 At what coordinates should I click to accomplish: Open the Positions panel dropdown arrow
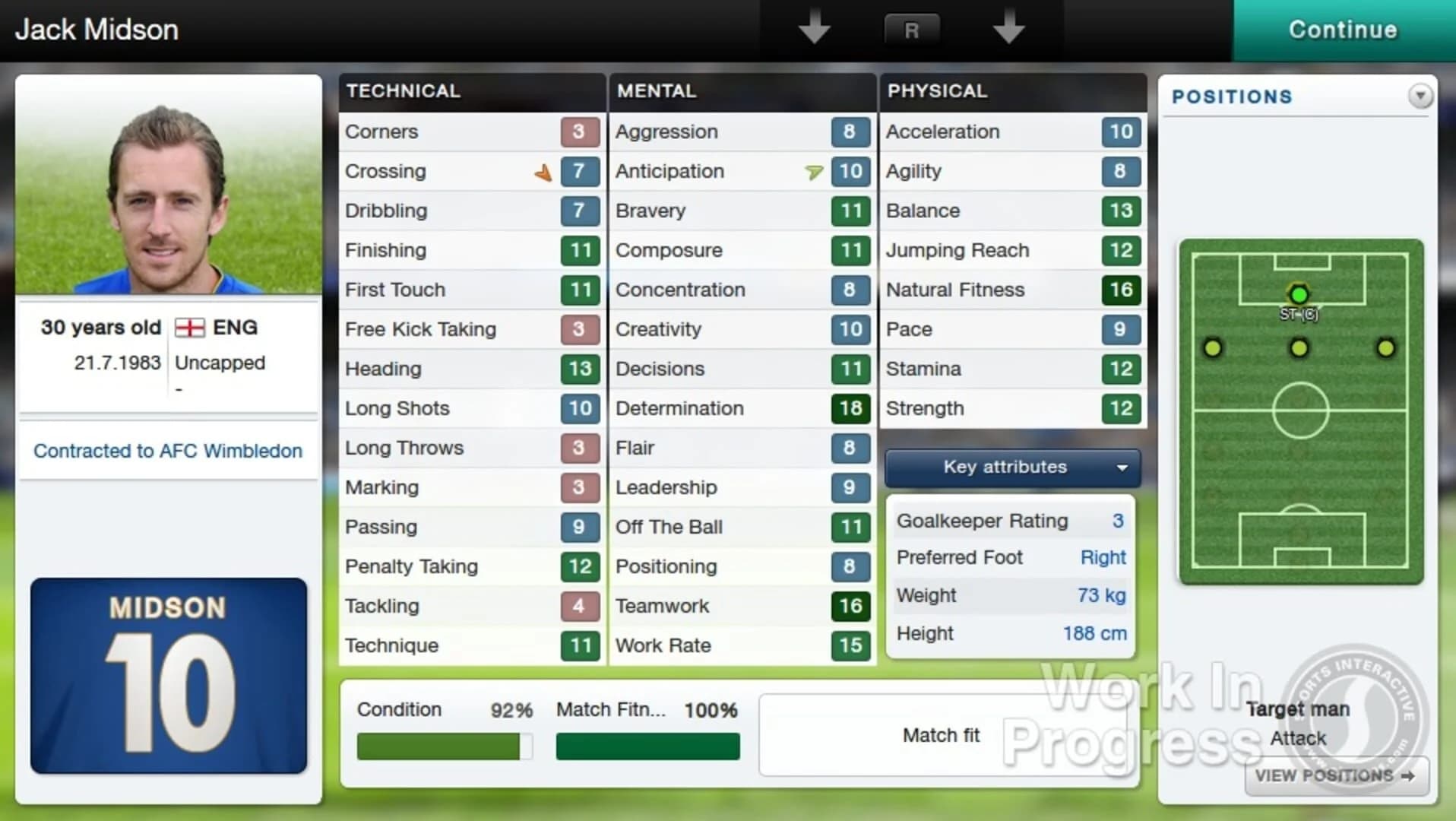point(1420,96)
